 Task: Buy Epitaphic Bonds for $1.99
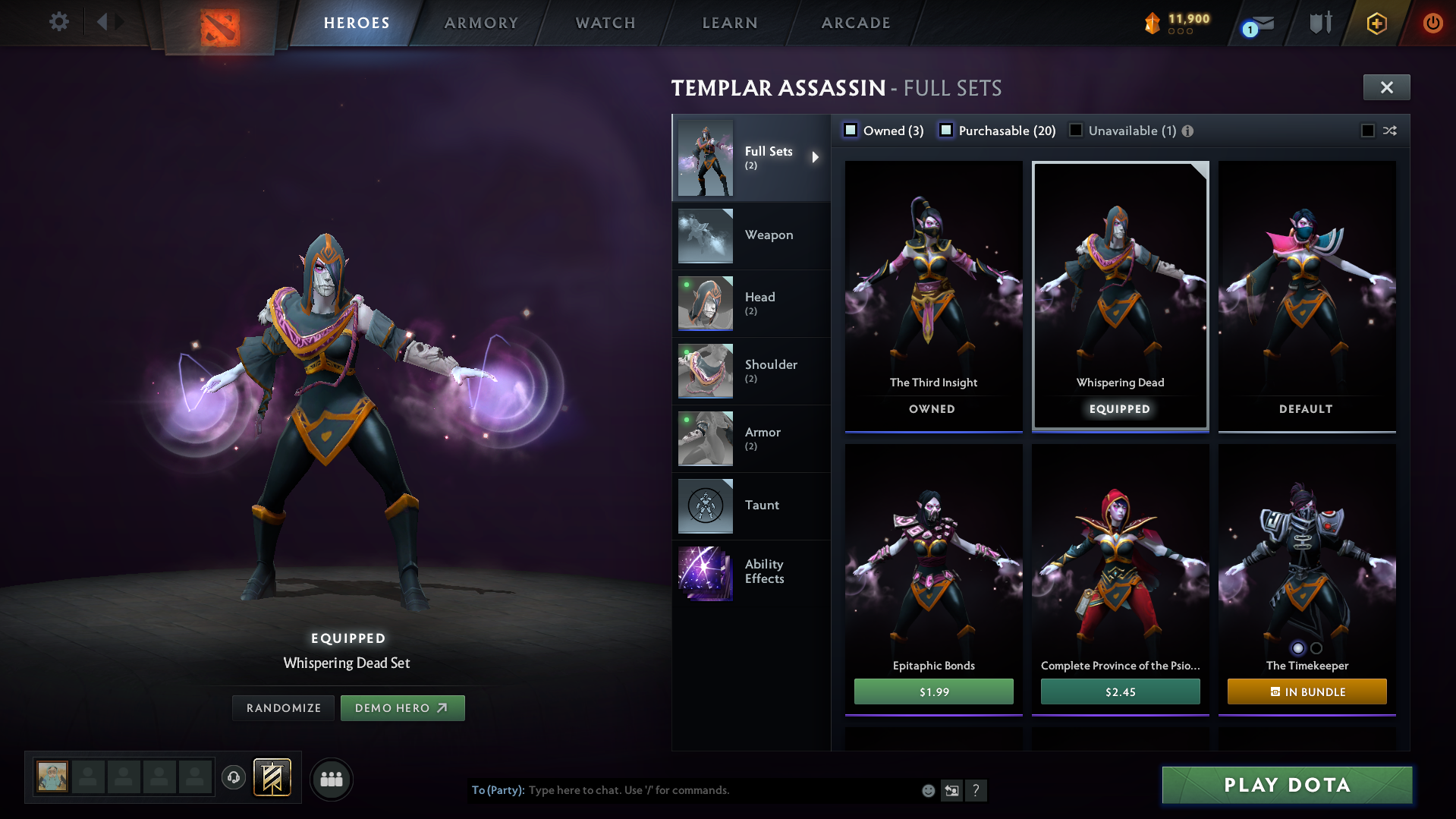pos(933,691)
